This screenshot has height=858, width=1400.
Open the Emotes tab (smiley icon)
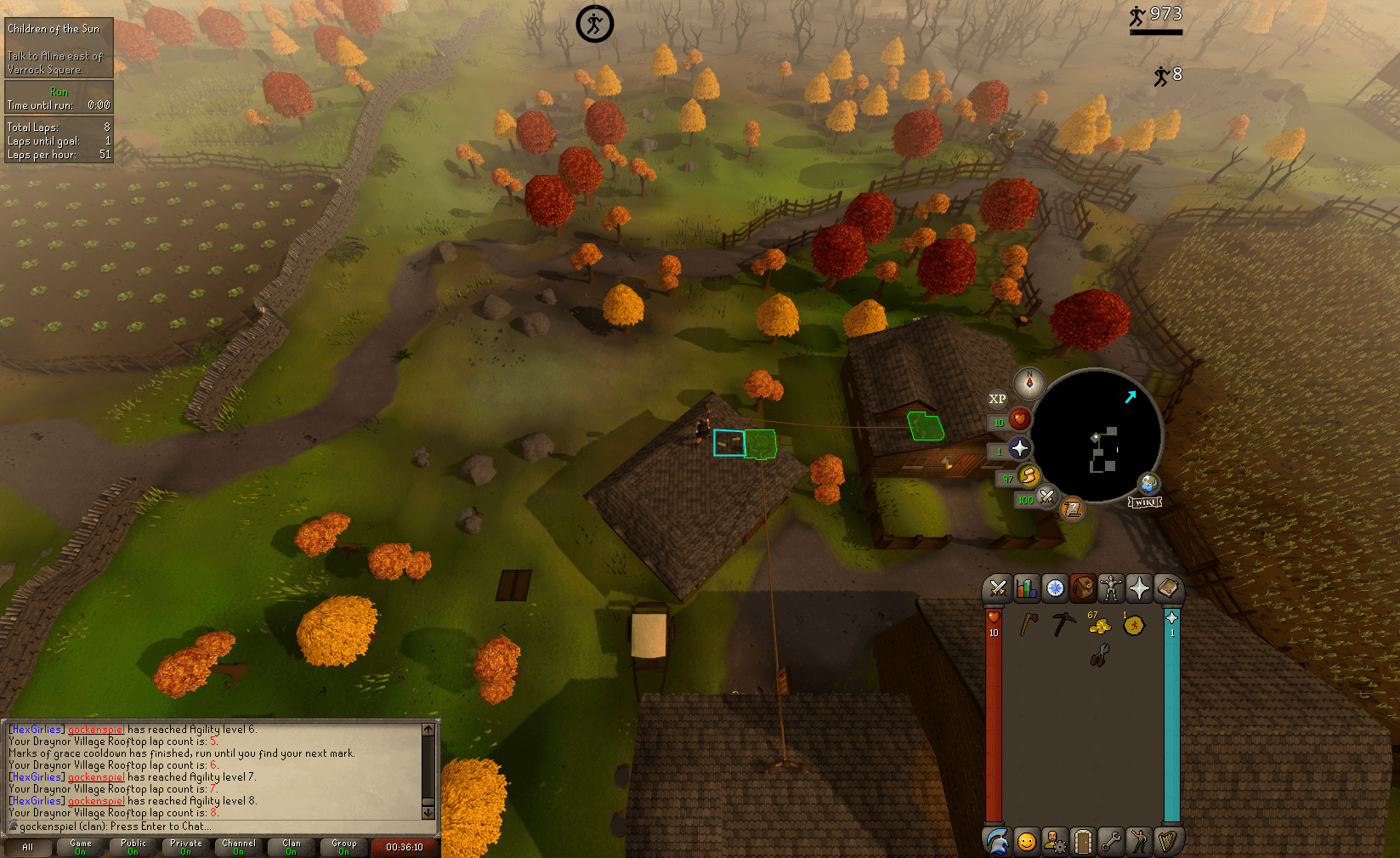[1026, 841]
